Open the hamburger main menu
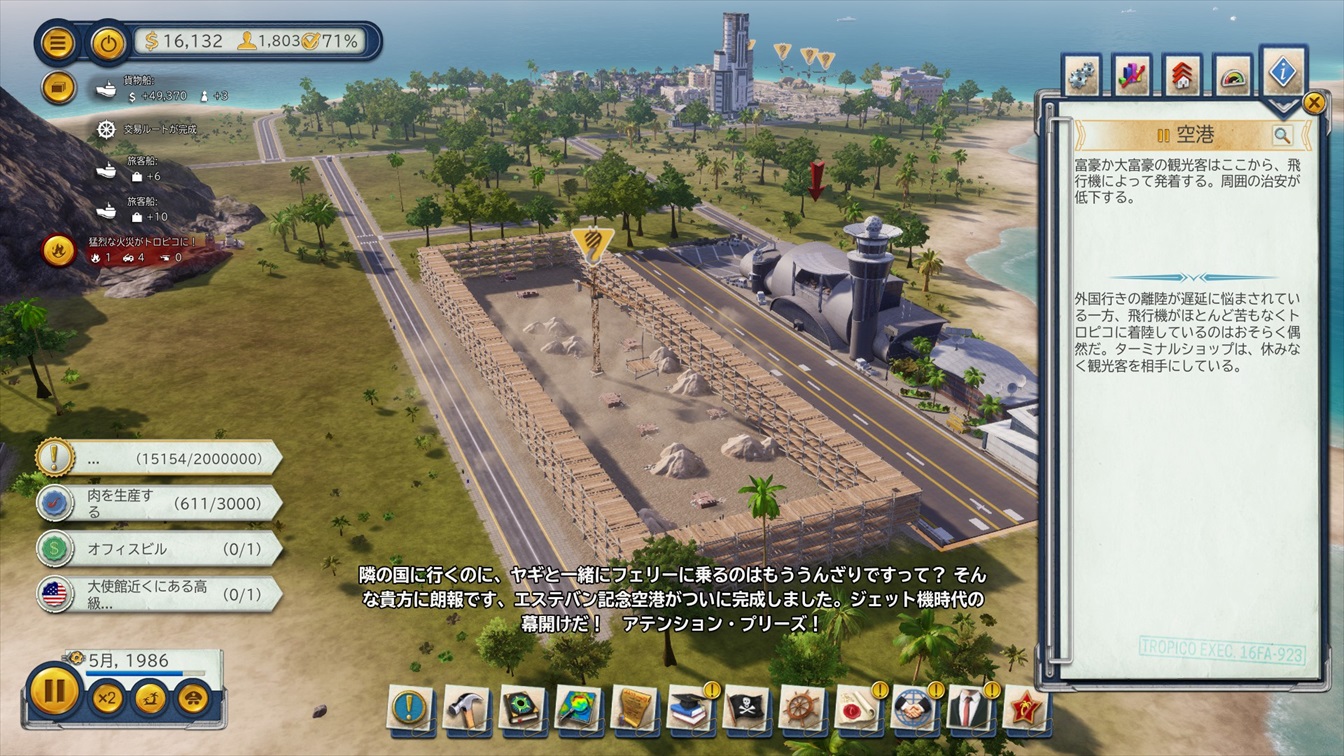 tap(58, 42)
